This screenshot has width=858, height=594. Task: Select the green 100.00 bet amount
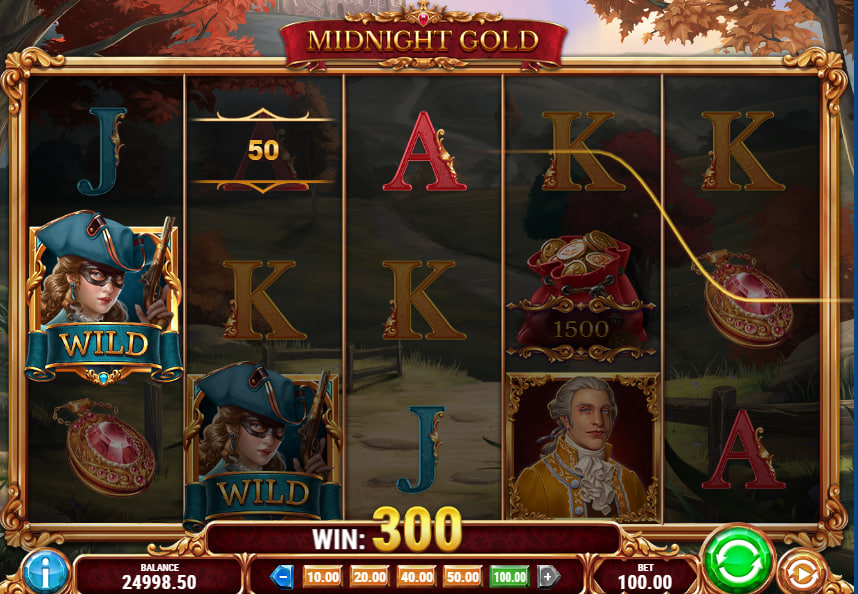tap(509, 576)
